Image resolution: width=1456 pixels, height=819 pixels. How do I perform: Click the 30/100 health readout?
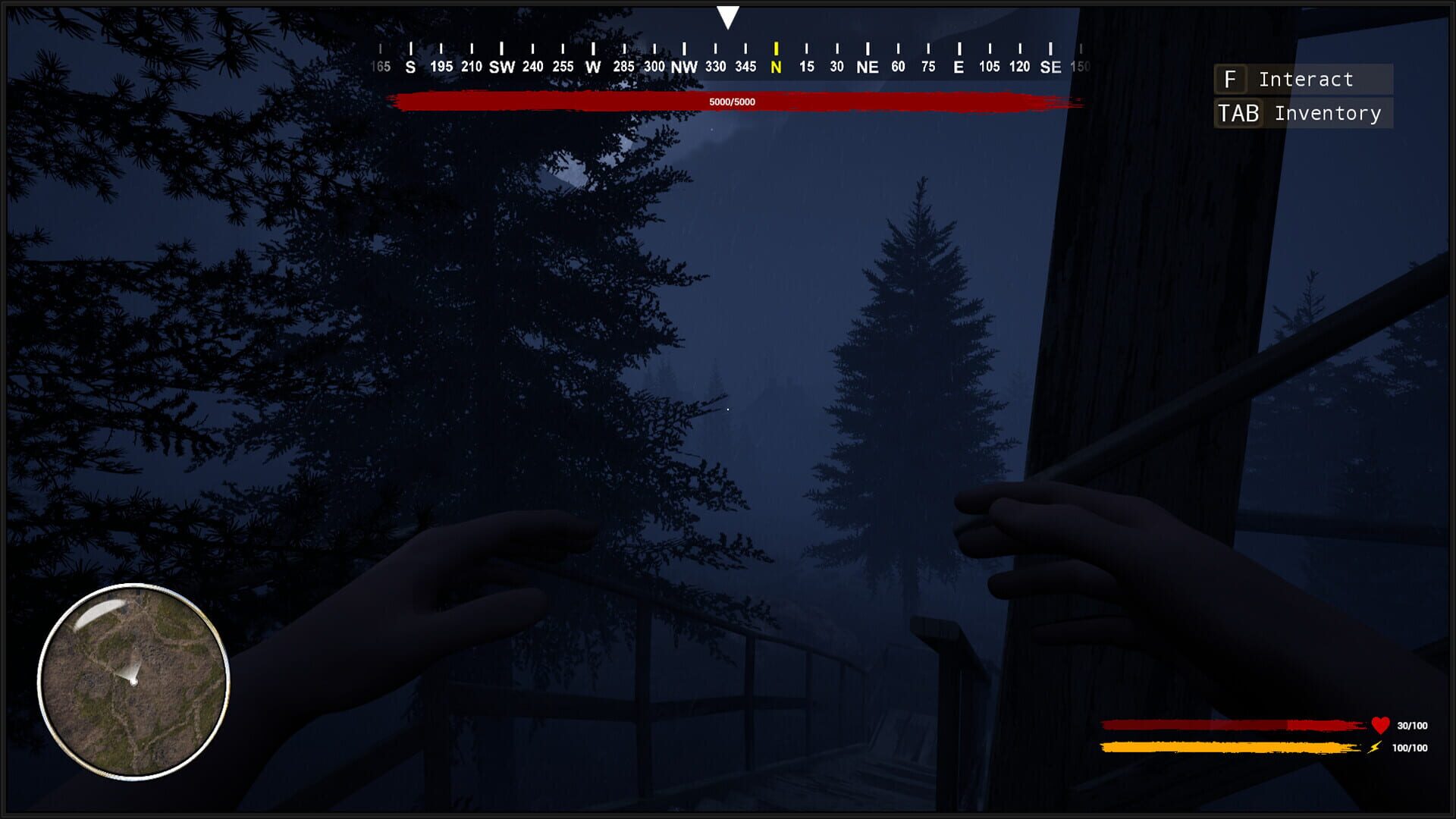coord(1410,724)
